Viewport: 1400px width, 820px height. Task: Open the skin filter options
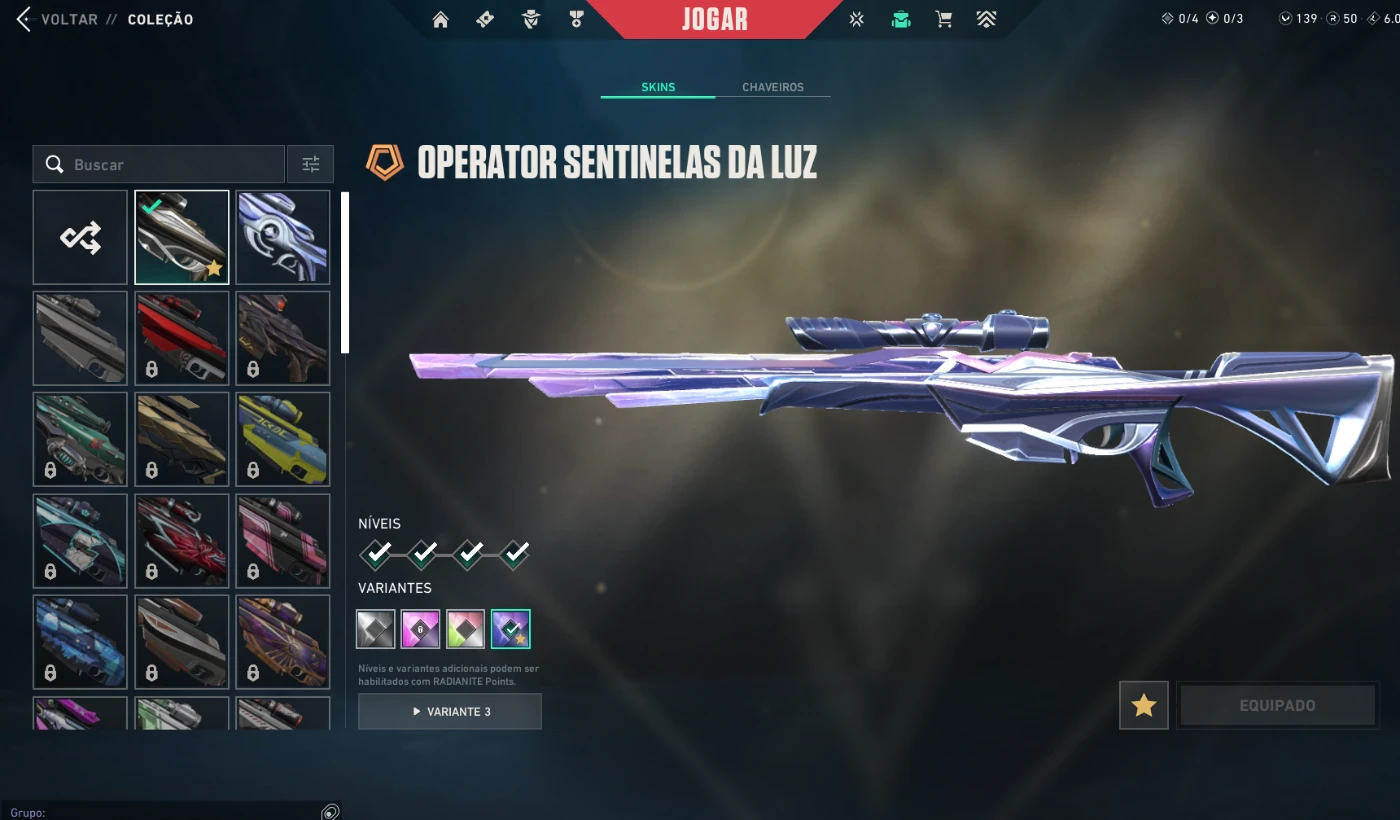(x=311, y=164)
